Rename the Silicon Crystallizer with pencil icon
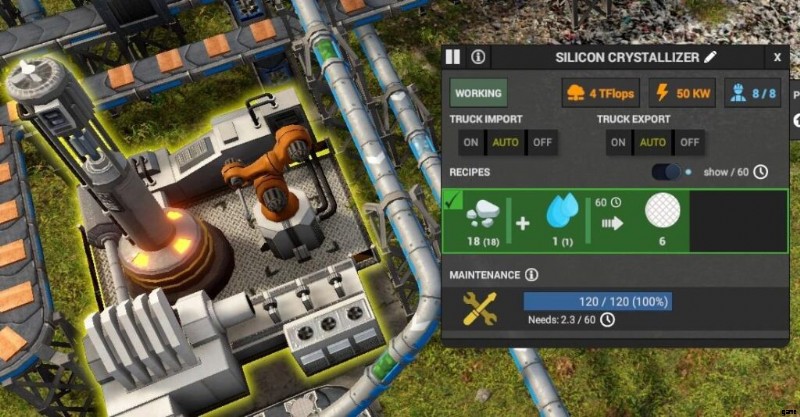Viewport: 800px width, 417px height. point(711,58)
